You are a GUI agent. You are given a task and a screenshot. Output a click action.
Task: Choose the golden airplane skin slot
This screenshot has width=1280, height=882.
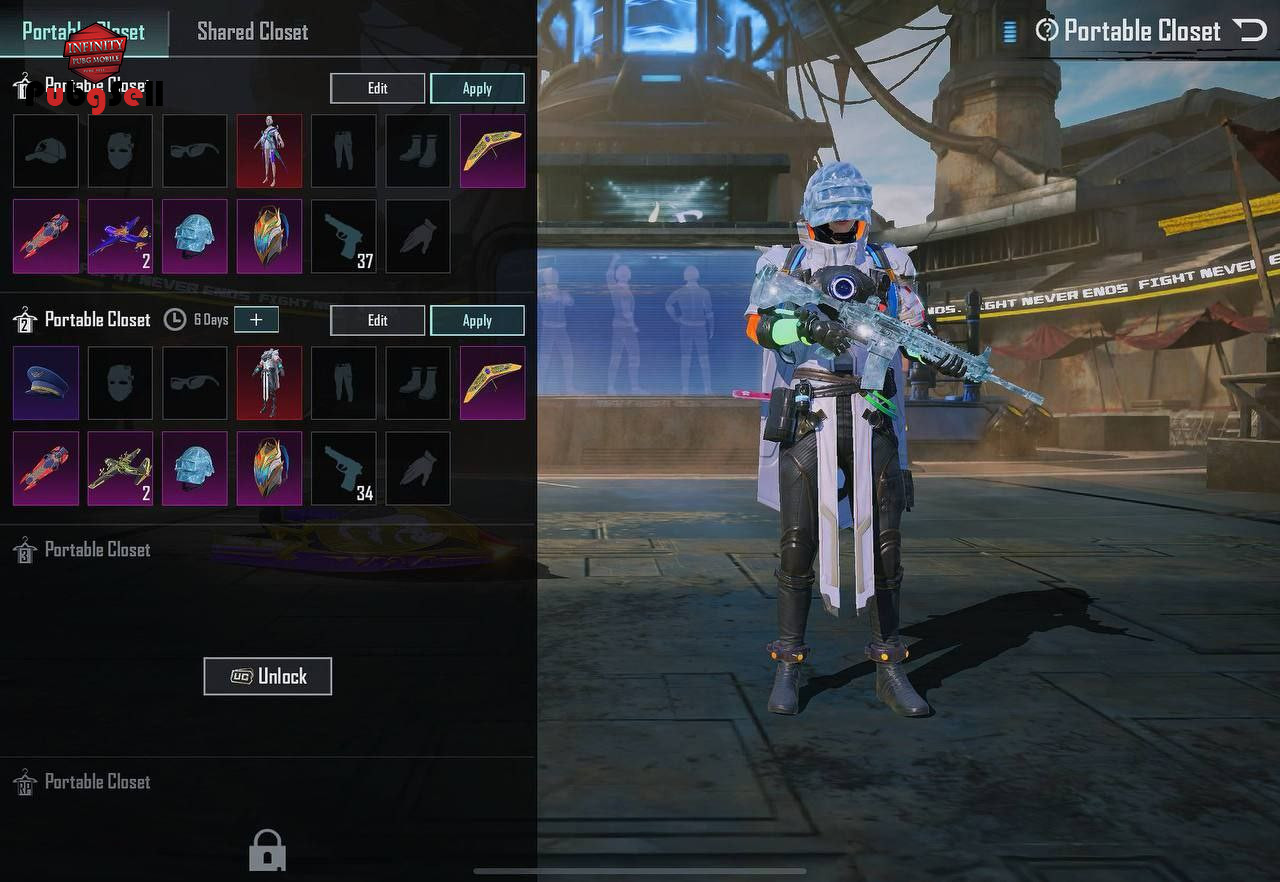(120, 468)
